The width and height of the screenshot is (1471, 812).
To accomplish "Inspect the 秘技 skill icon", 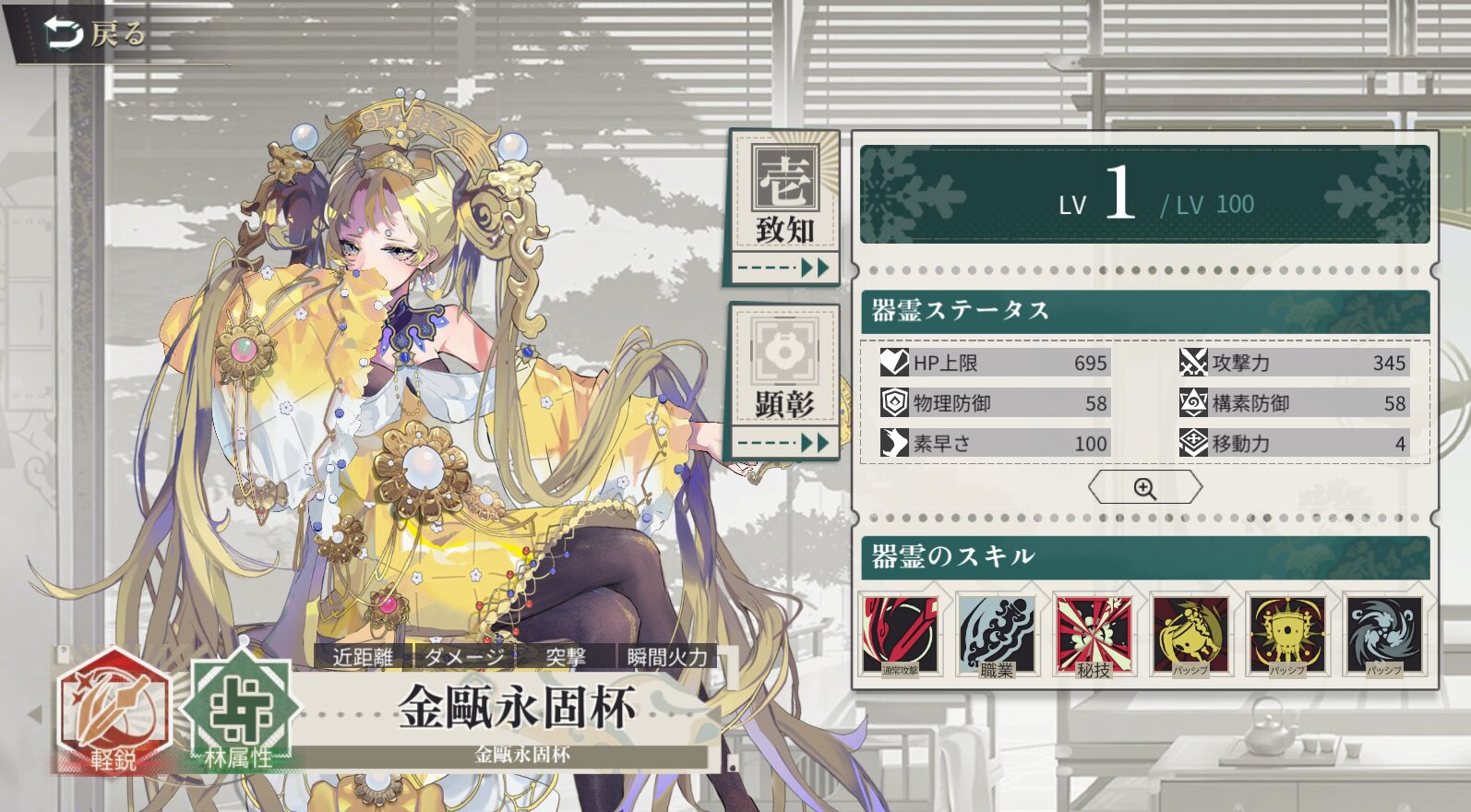I will tap(1094, 635).
